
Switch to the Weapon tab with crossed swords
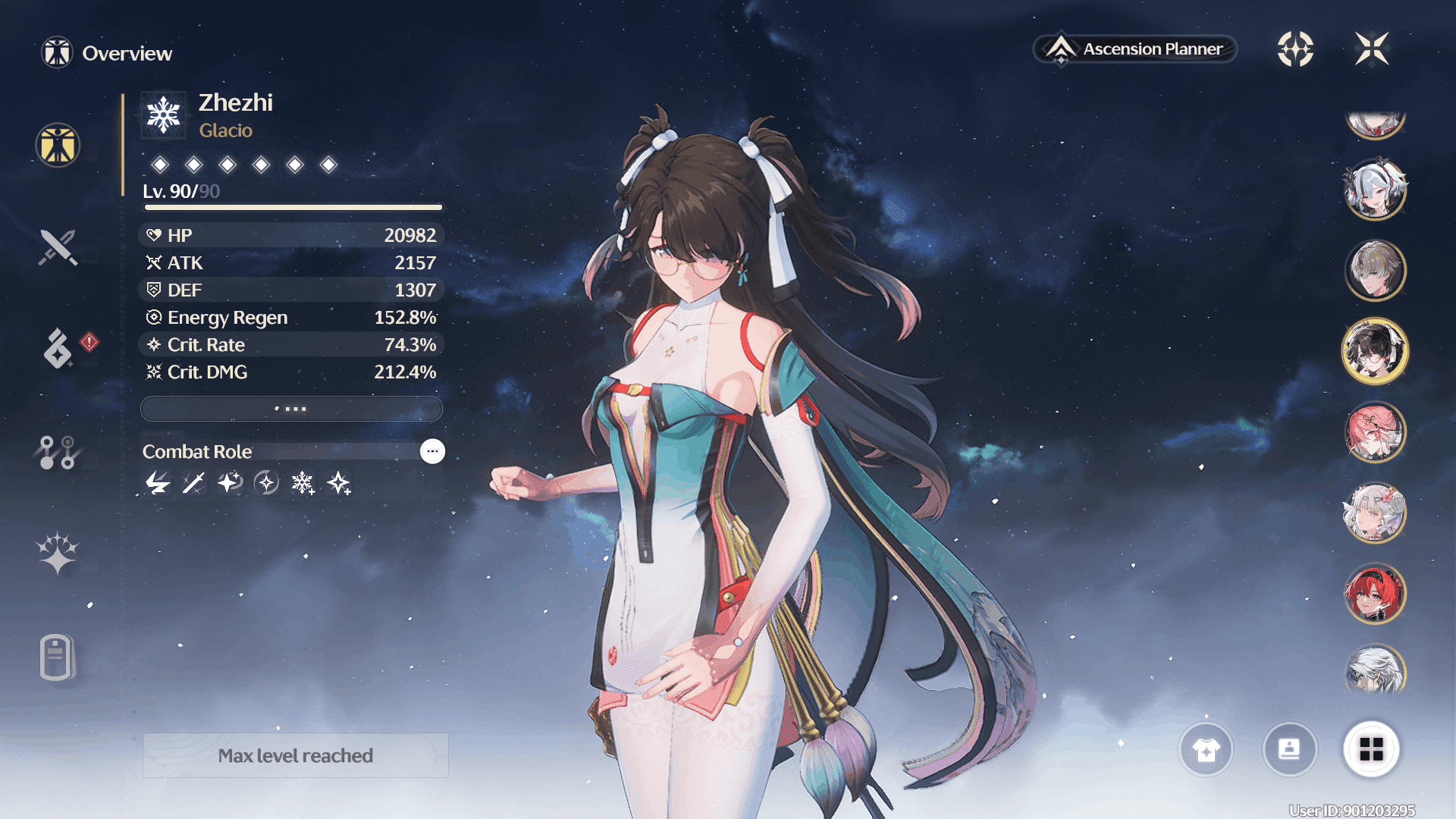coord(58,247)
